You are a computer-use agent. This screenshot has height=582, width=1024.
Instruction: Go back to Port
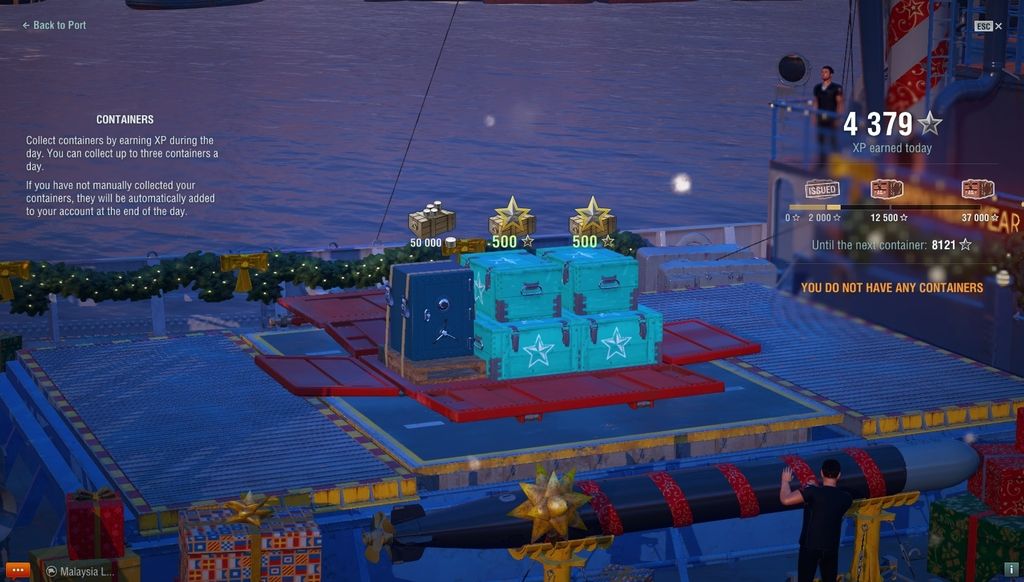(x=54, y=25)
